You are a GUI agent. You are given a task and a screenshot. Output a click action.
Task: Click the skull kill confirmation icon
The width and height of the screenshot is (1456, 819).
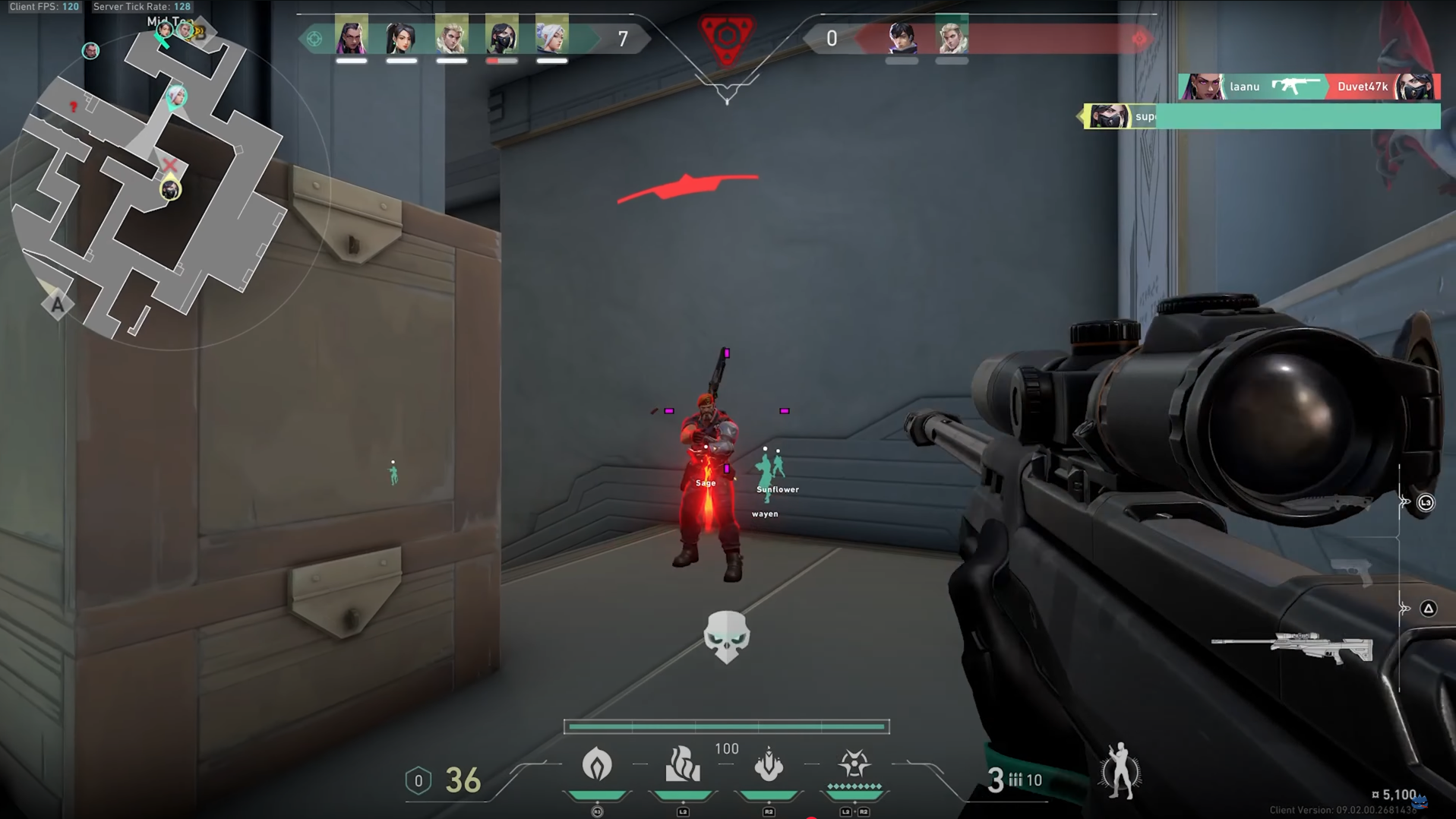point(727,638)
